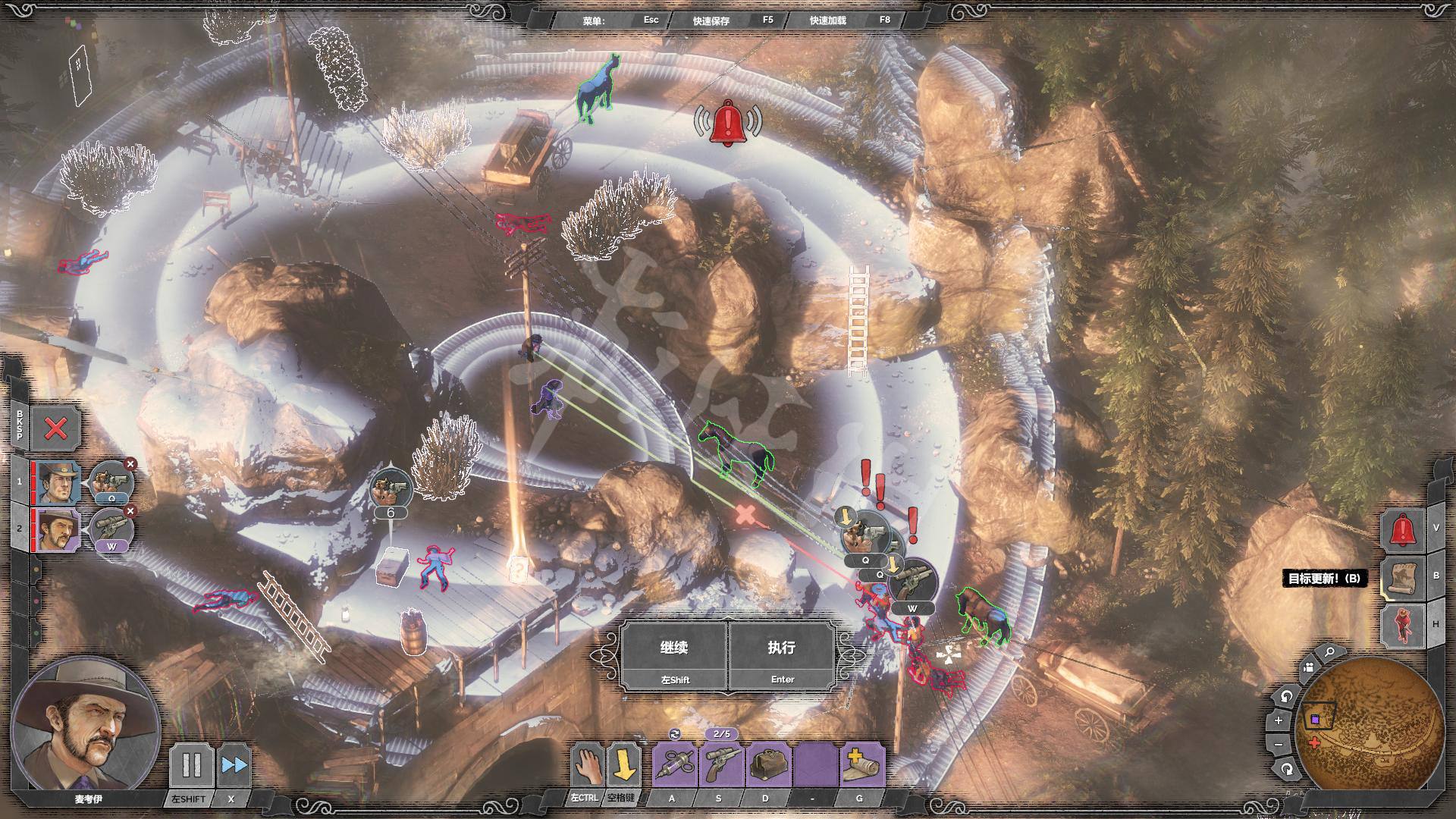Use the bandage heal ability
Screen dimensions: 1456x819
click(862, 766)
